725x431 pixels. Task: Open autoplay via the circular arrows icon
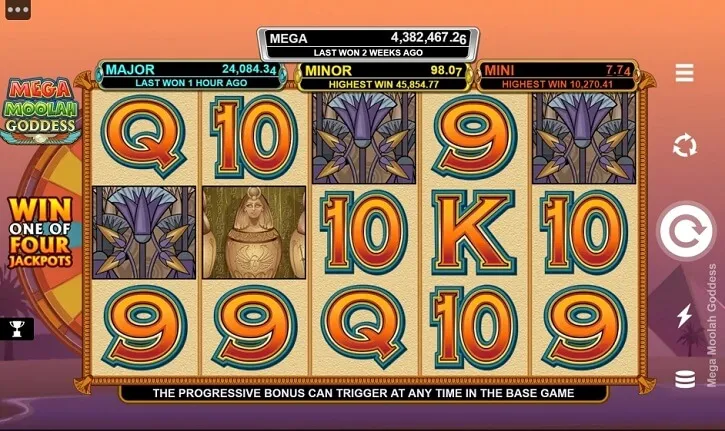point(685,146)
